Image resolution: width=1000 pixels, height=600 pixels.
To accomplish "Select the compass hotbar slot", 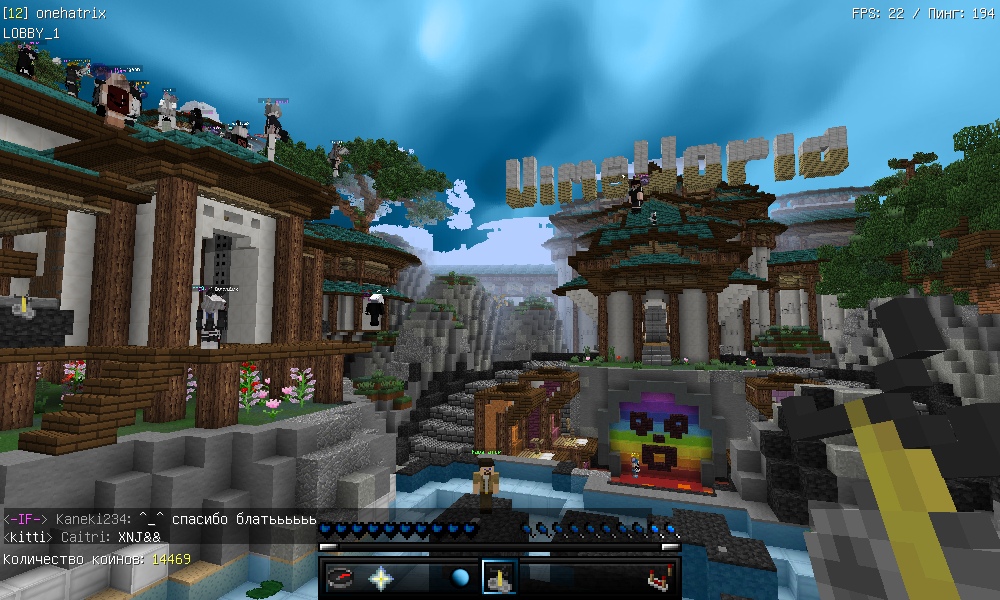I will 341,578.
